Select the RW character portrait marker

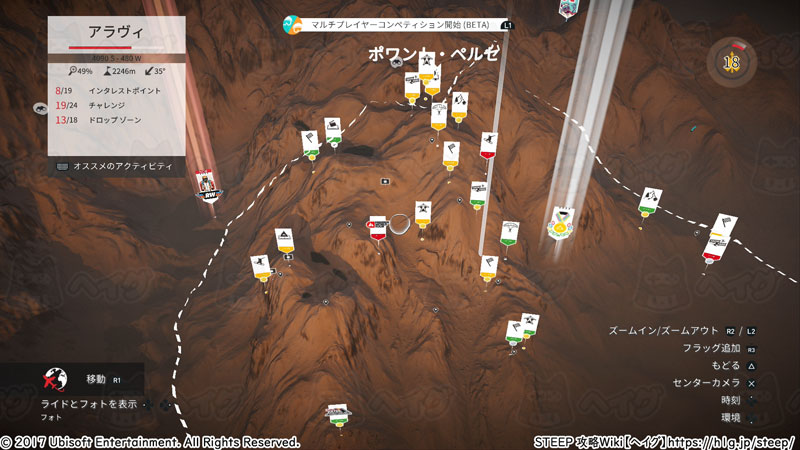point(208,183)
